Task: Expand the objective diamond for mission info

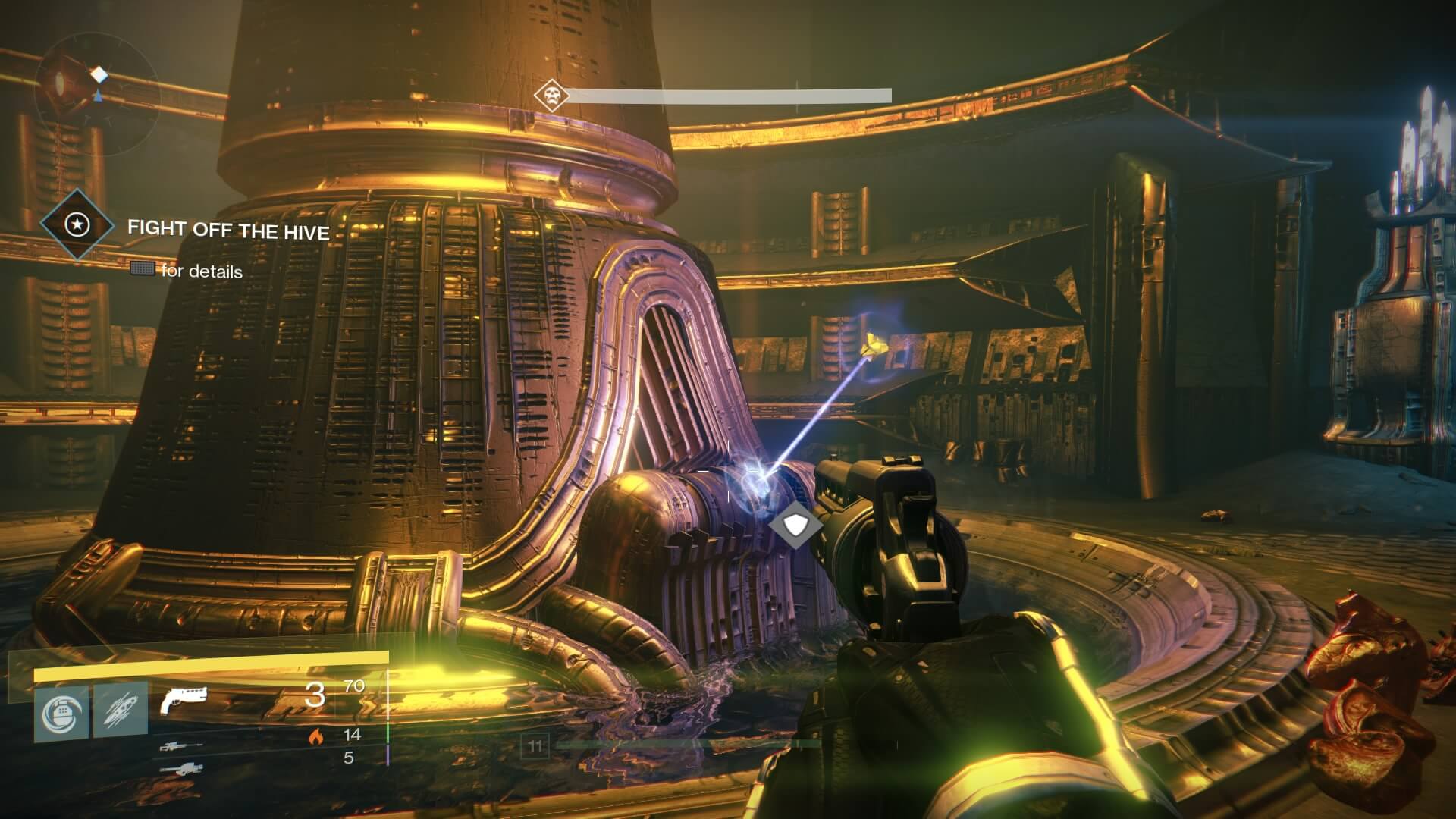Action: [x=79, y=225]
